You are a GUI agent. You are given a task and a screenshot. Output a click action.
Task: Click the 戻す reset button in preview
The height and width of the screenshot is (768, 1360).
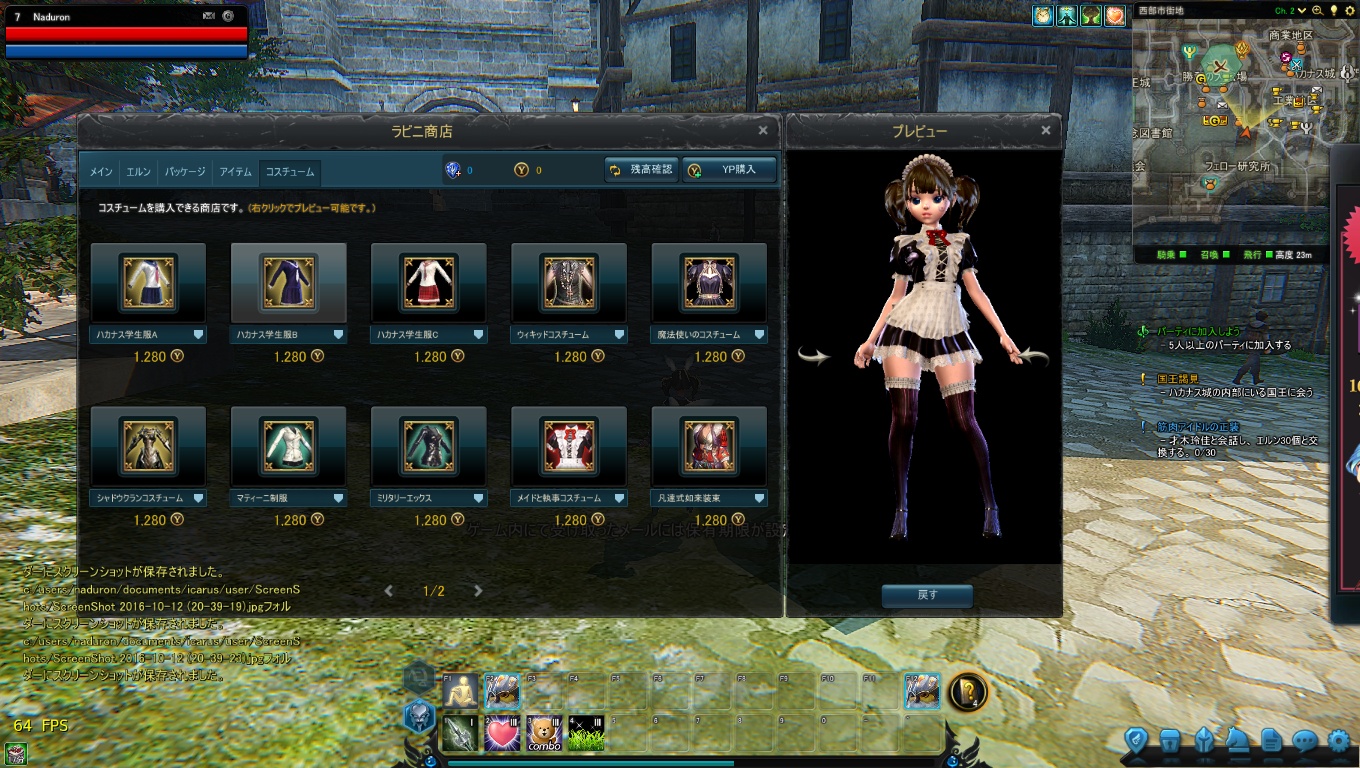pyautogui.click(x=927, y=595)
